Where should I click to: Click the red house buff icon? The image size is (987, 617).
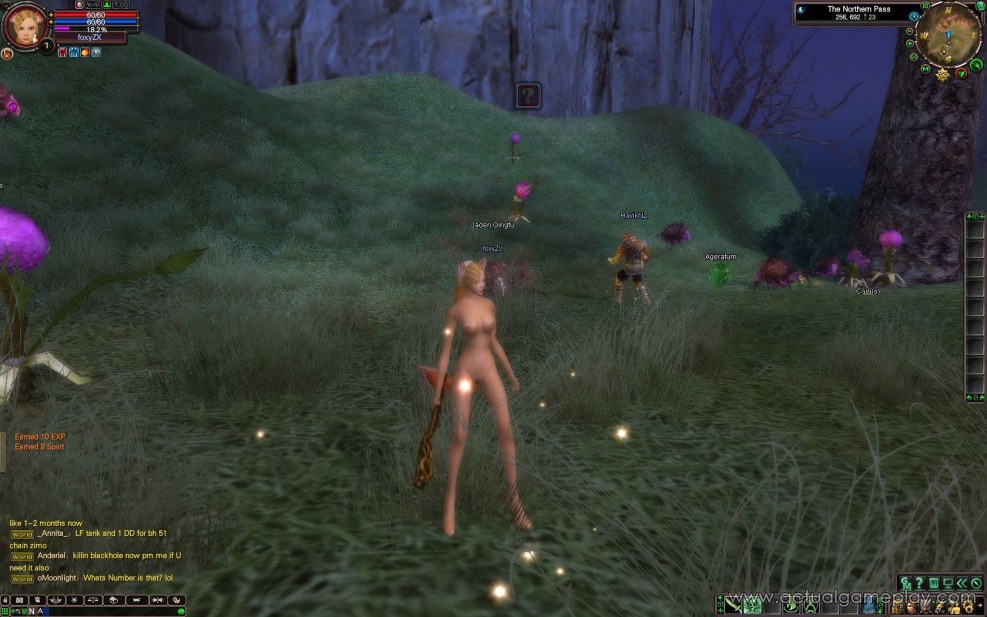(x=63, y=52)
